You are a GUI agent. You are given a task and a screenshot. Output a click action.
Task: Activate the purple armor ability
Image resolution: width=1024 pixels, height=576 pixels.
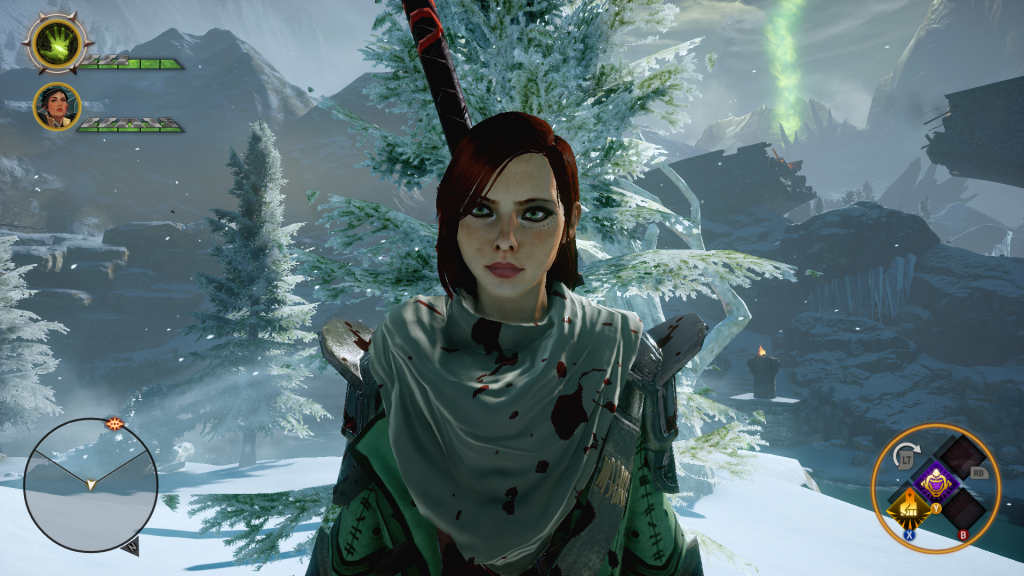[938, 482]
